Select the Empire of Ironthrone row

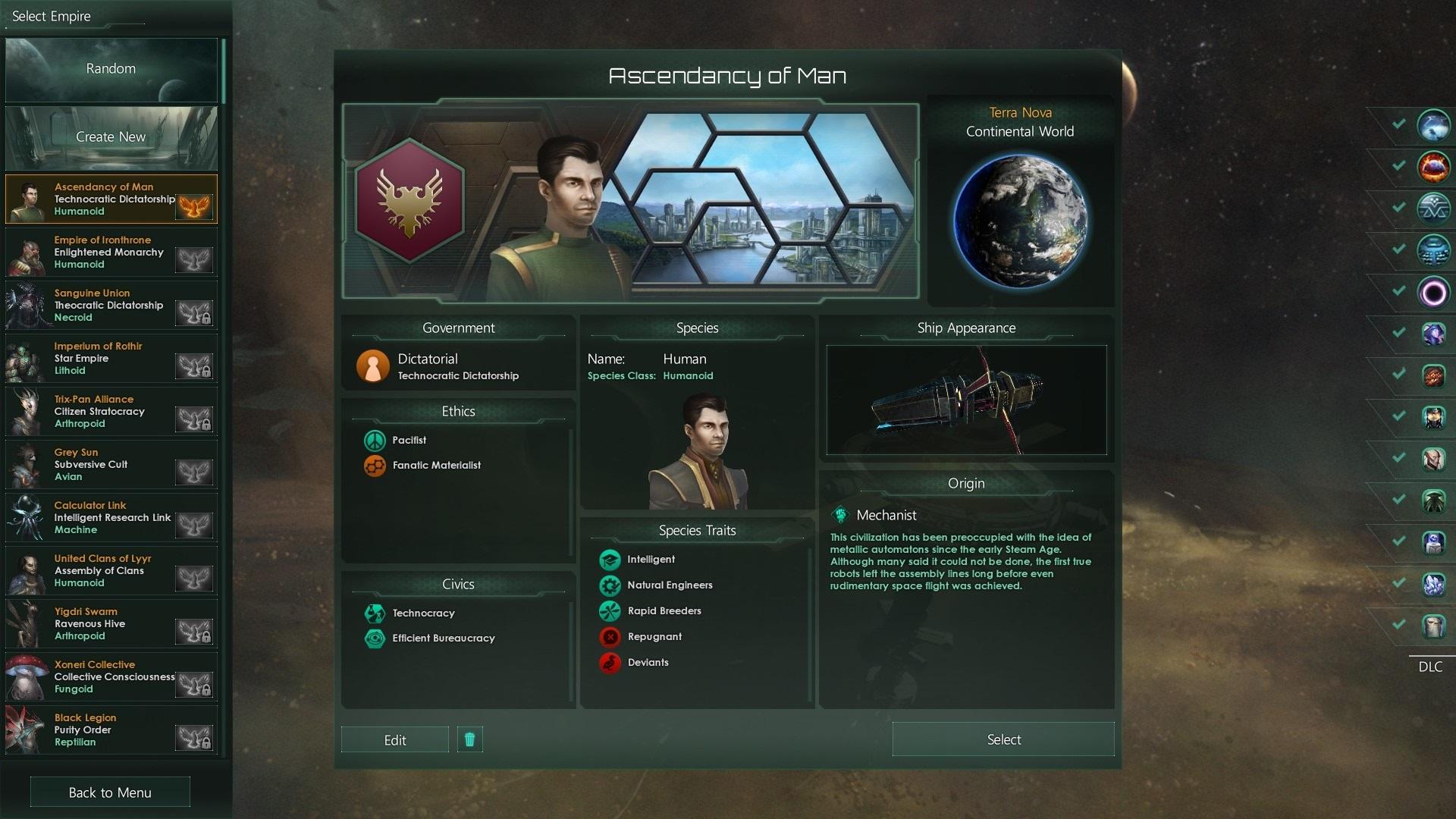coord(111,252)
